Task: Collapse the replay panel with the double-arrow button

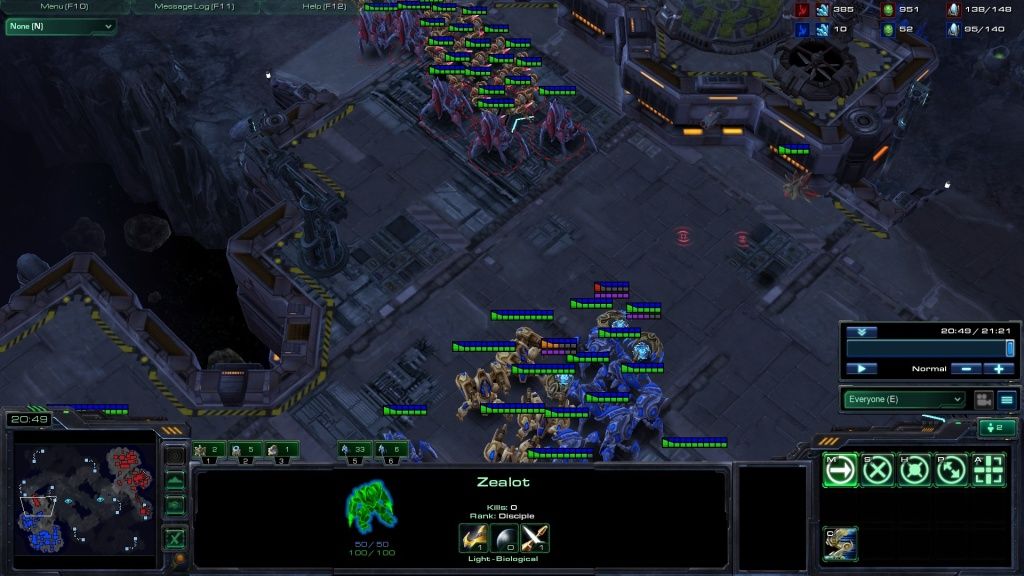Action: tap(861, 332)
